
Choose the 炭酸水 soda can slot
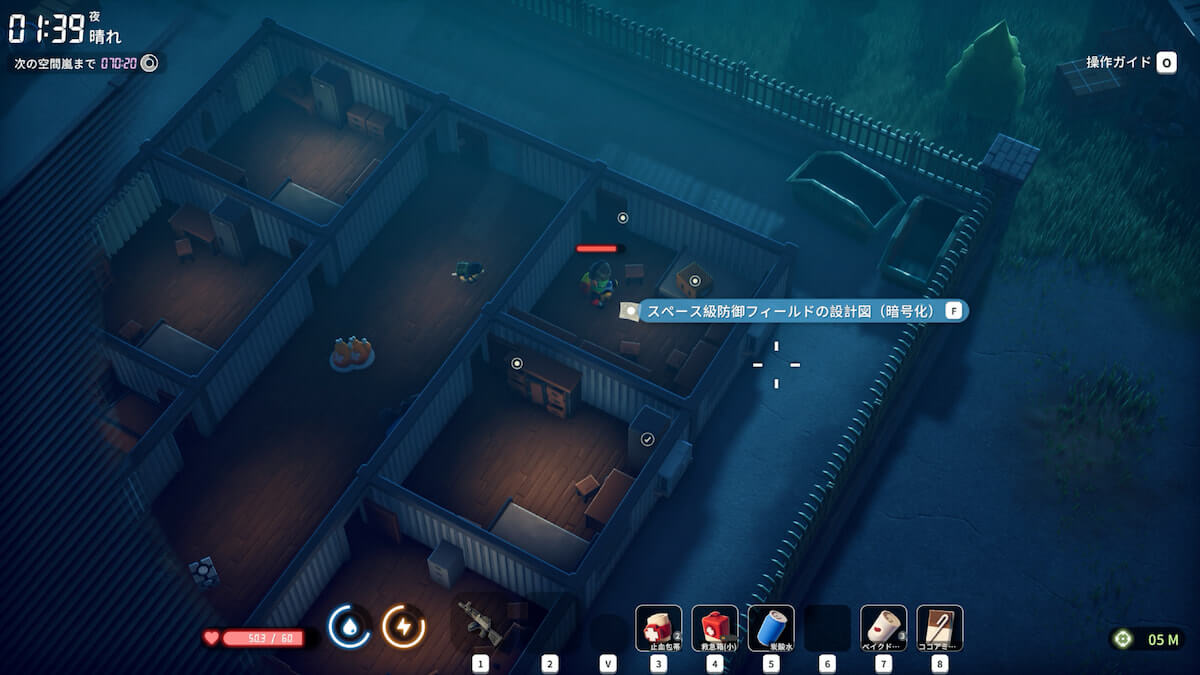[x=771, y=628]
